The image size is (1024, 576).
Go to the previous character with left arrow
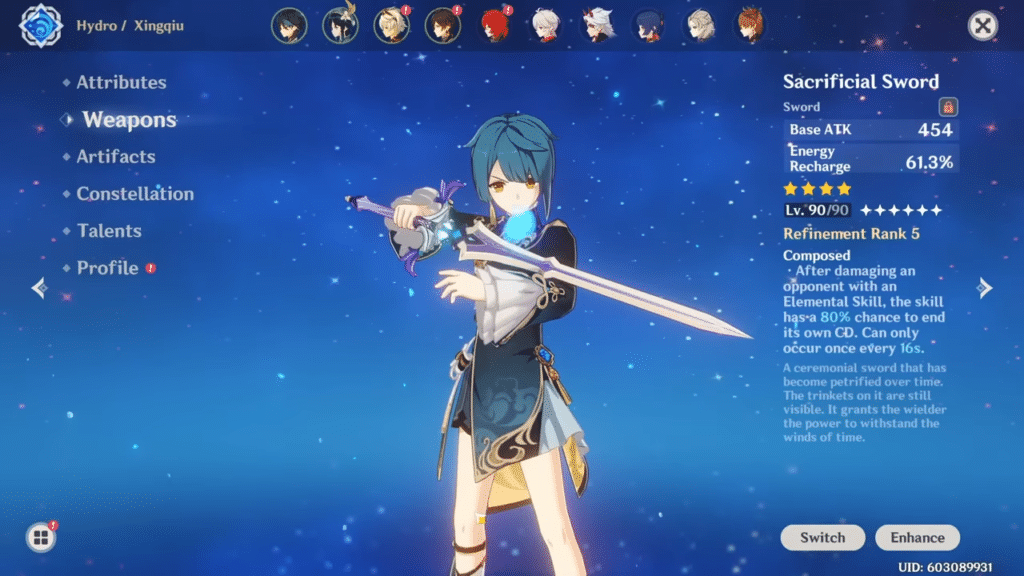point(39,288)
